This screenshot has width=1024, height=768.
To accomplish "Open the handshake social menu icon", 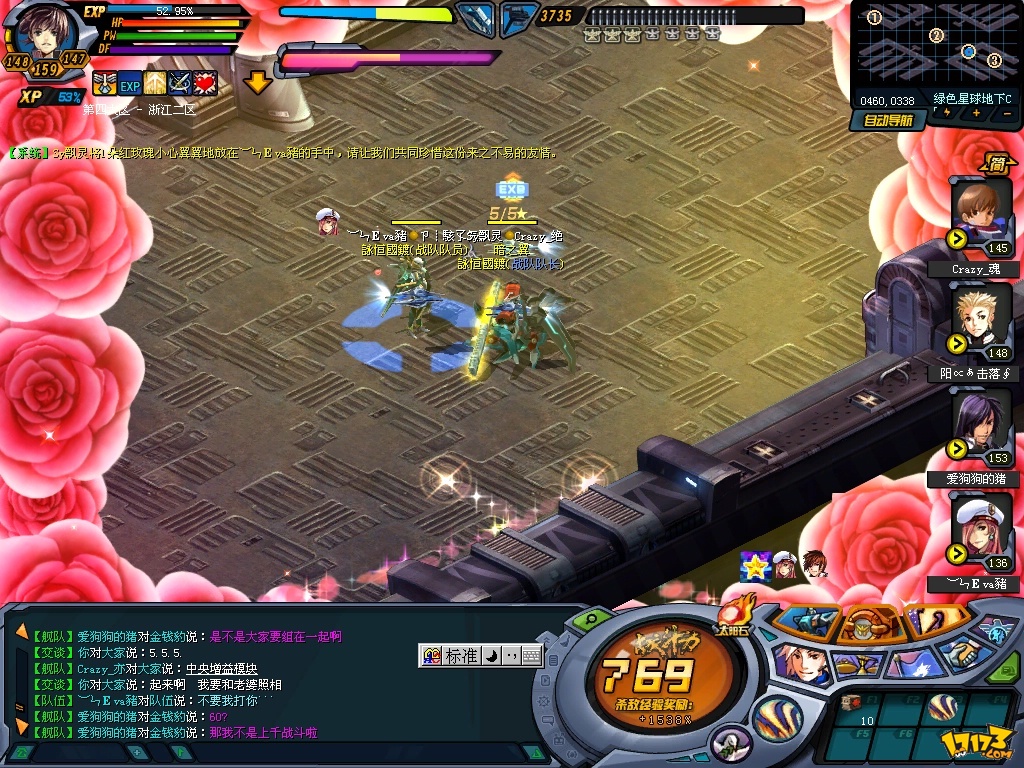I will click(x=964, y=655).
